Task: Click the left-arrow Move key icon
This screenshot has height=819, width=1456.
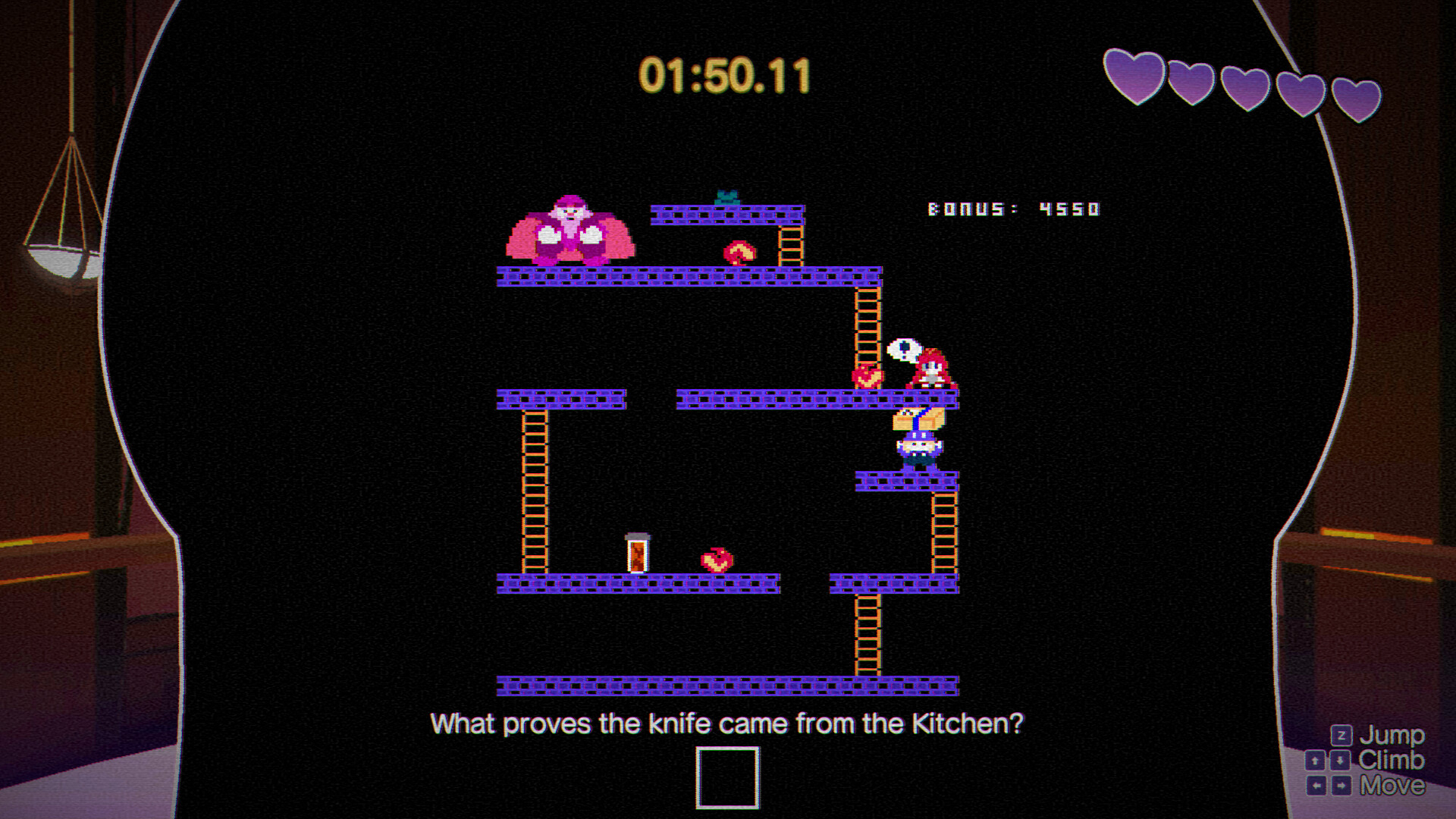Action: (1316, 785)
